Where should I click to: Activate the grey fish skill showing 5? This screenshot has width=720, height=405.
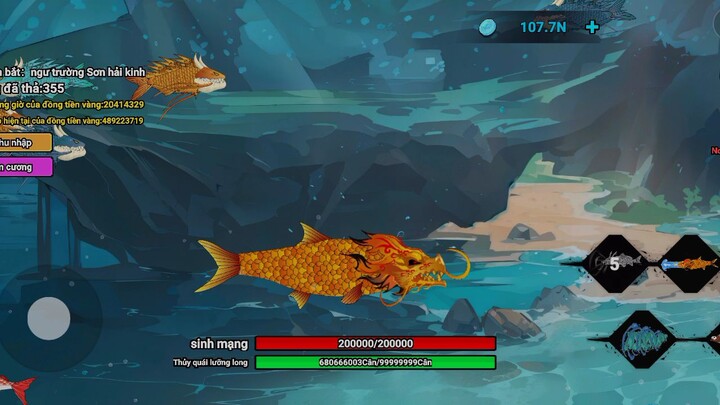621,263
